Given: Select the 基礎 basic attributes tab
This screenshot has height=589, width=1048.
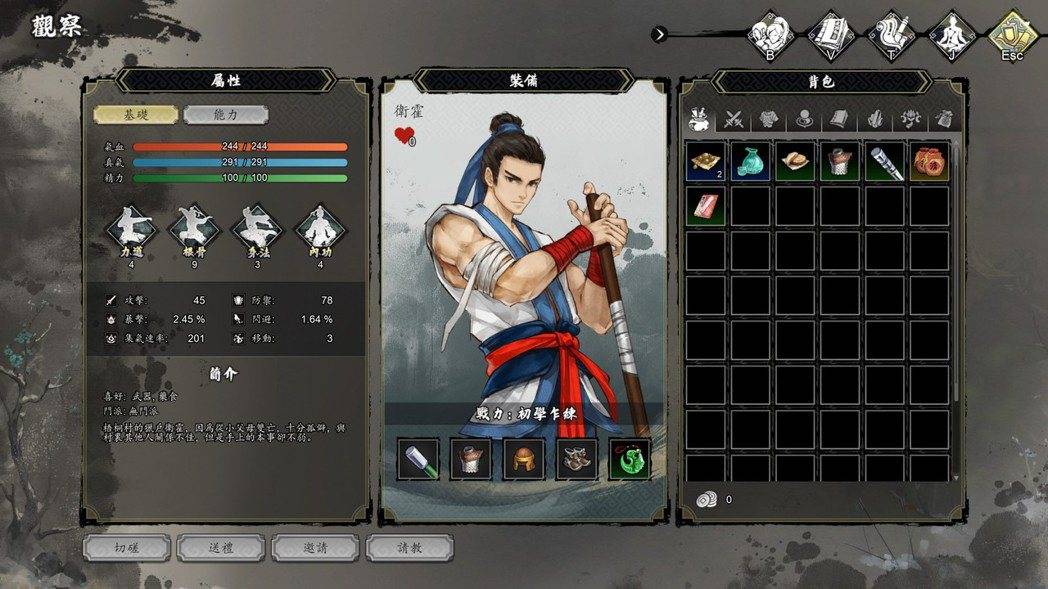Looking at the screenshot, I should tap(136, 115).
